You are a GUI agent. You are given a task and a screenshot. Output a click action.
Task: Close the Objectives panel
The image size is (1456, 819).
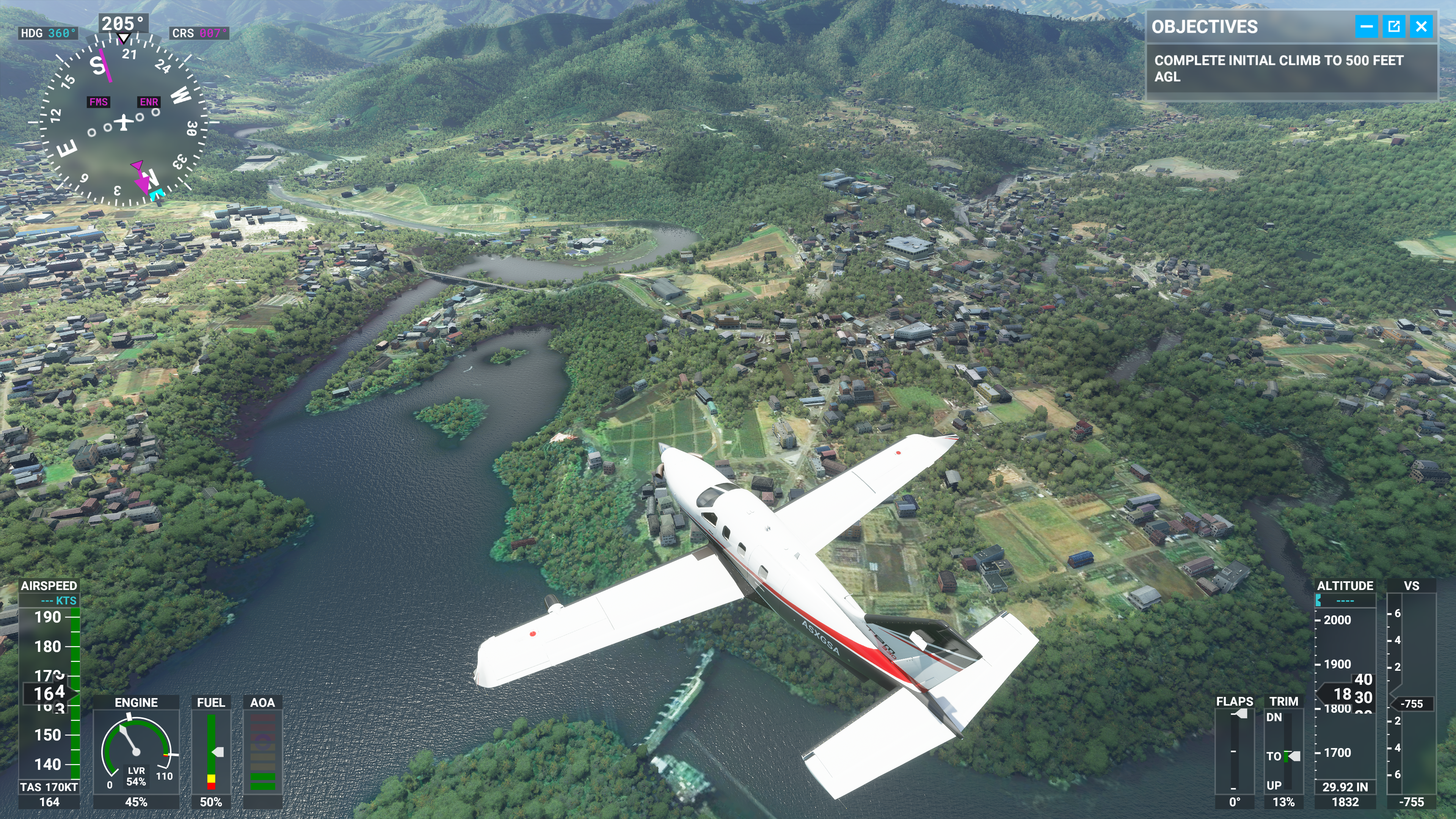pyautogui.click(x=1421, y=27)
